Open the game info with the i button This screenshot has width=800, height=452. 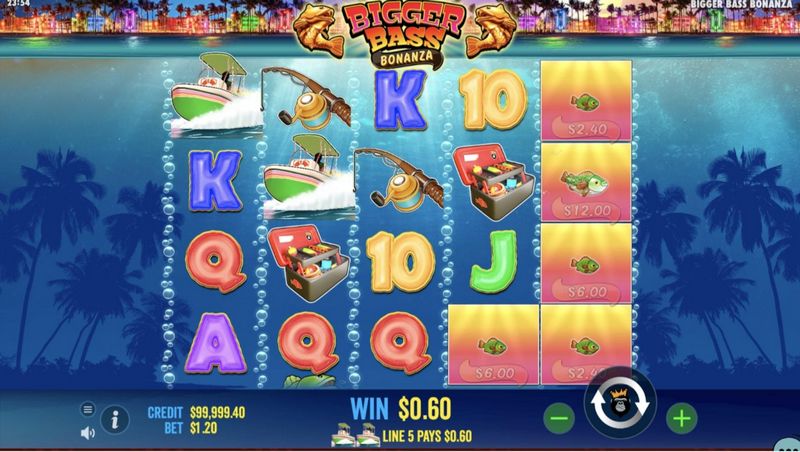(x=115, y=419)
